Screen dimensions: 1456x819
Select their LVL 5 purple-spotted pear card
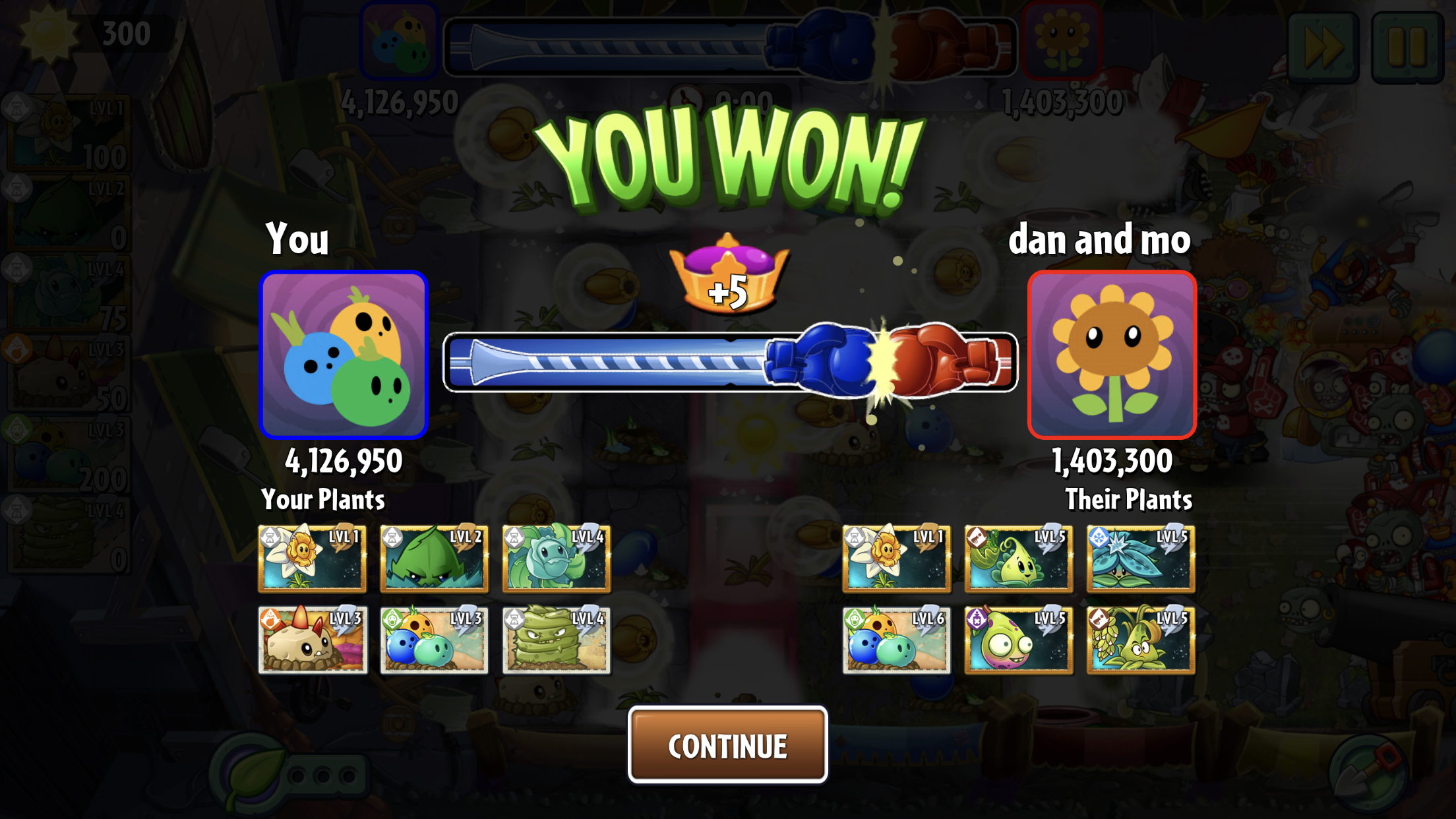1019,640
